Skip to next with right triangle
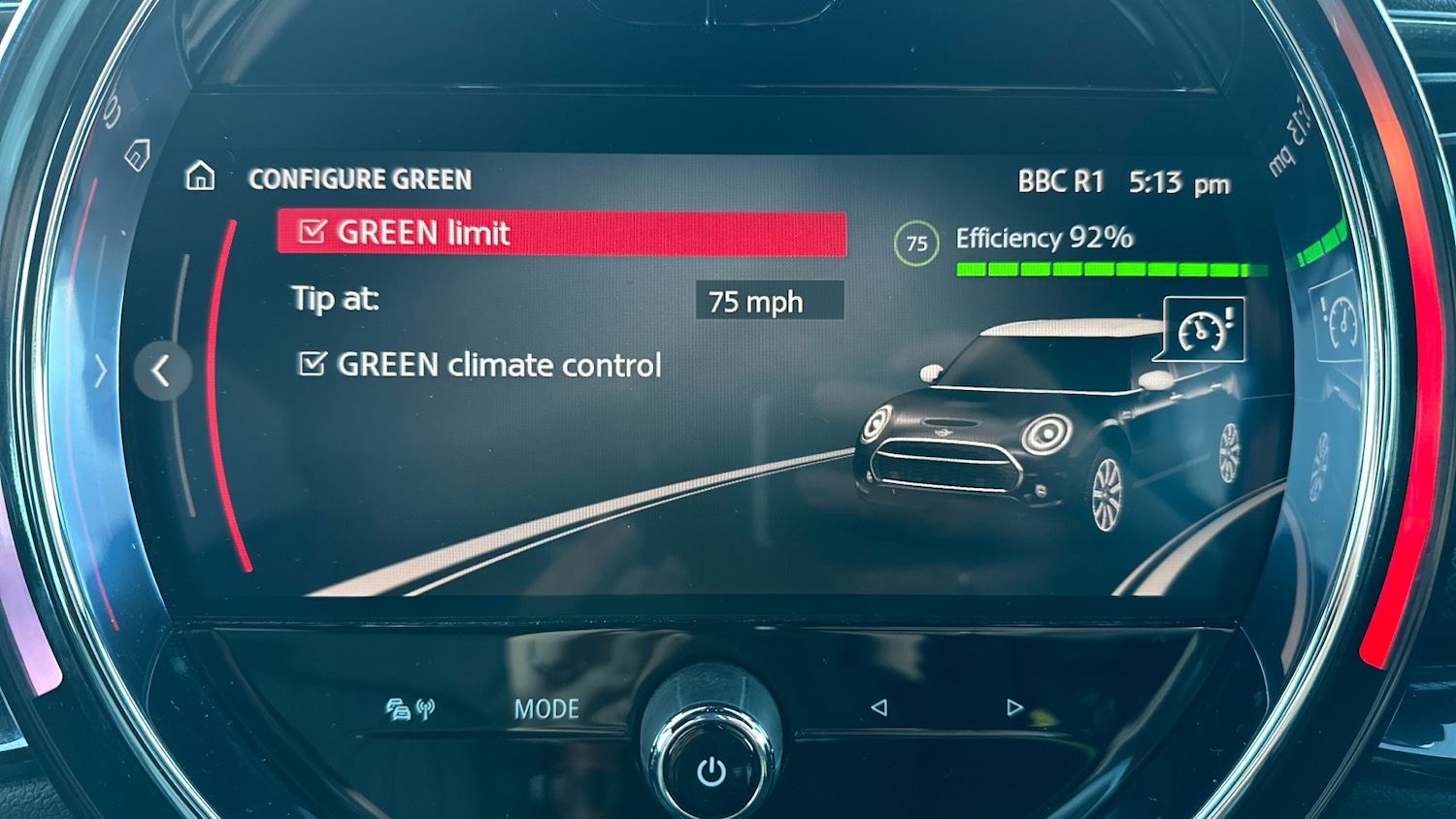Viewport: 1456px width, 819px height. [1014, 707]
